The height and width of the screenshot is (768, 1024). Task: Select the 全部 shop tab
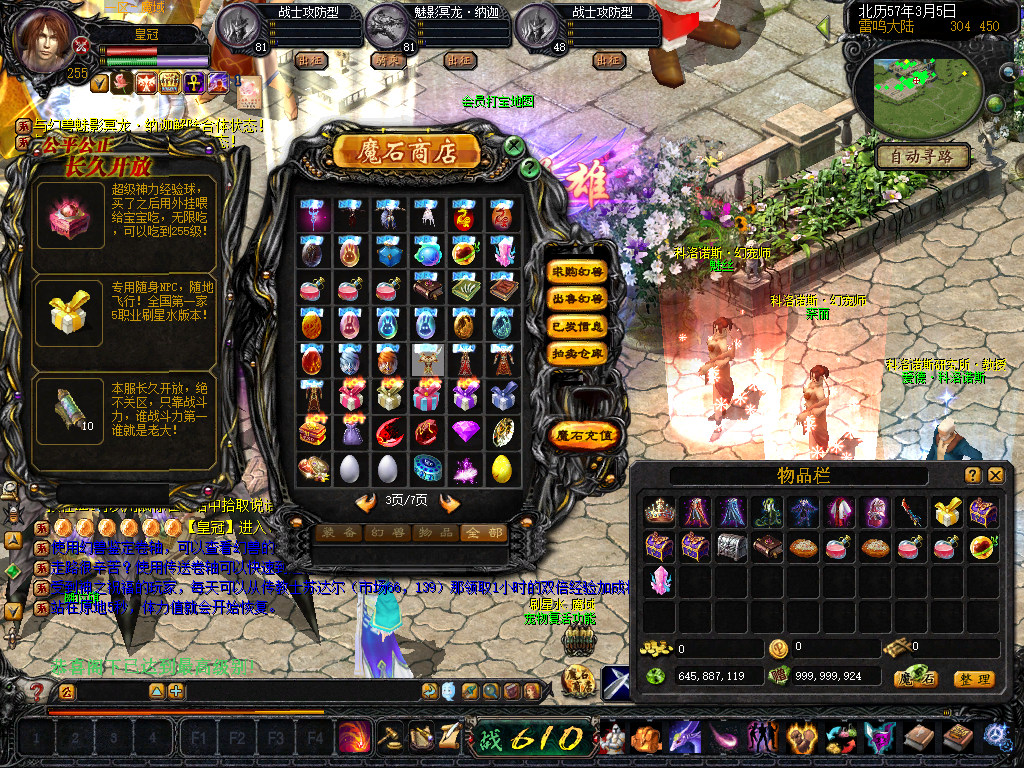482,533
